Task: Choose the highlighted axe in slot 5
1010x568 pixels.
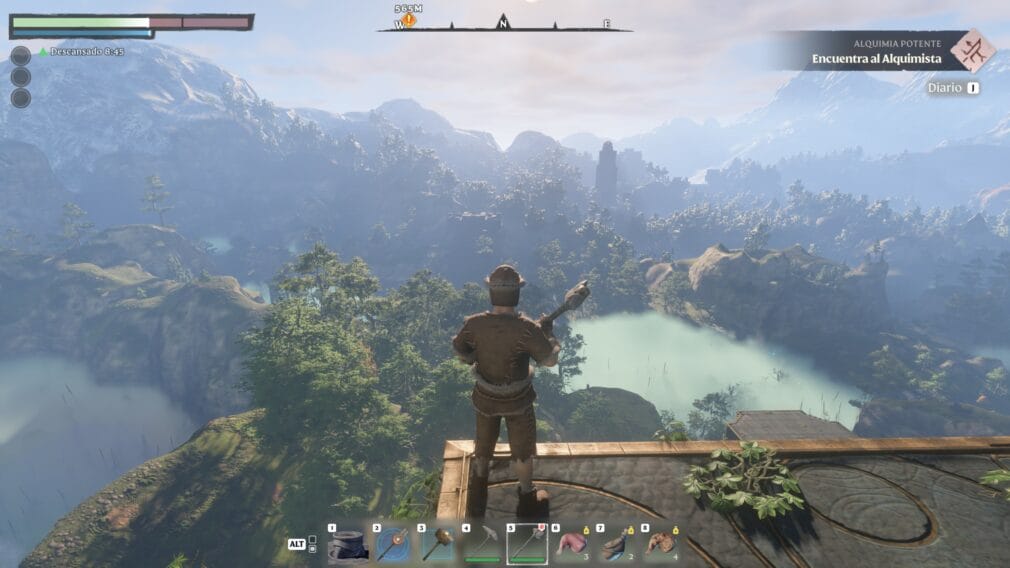Action: tap(527, 544)
